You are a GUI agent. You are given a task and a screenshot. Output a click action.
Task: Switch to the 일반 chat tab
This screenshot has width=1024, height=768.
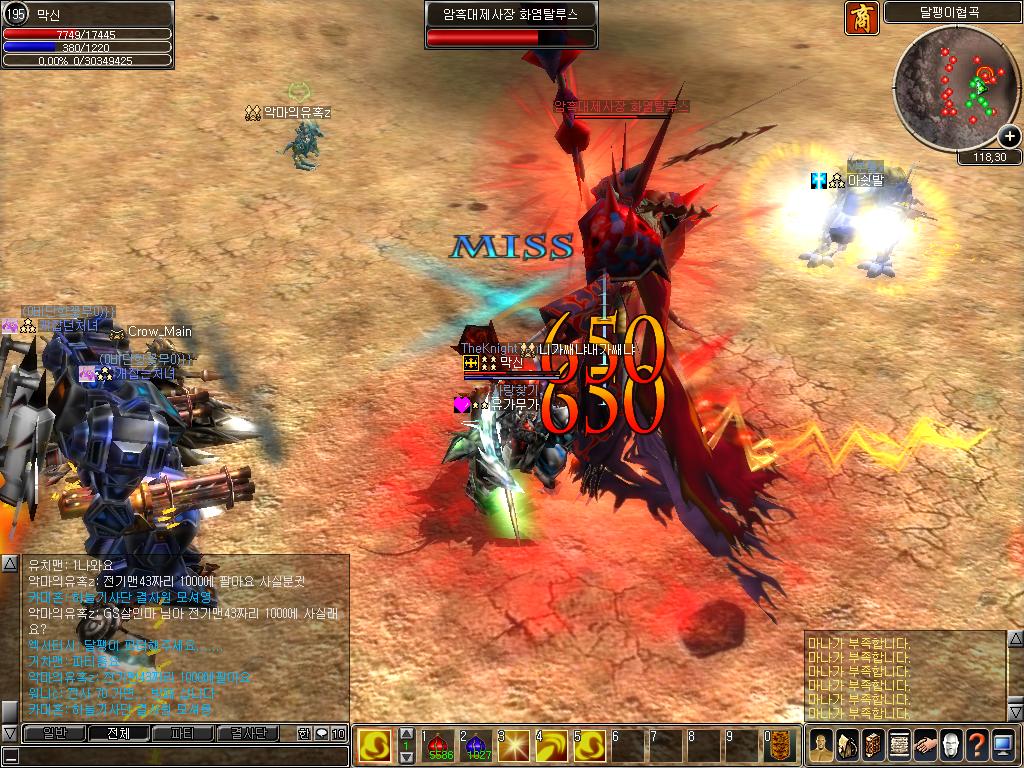coord(53,734)
